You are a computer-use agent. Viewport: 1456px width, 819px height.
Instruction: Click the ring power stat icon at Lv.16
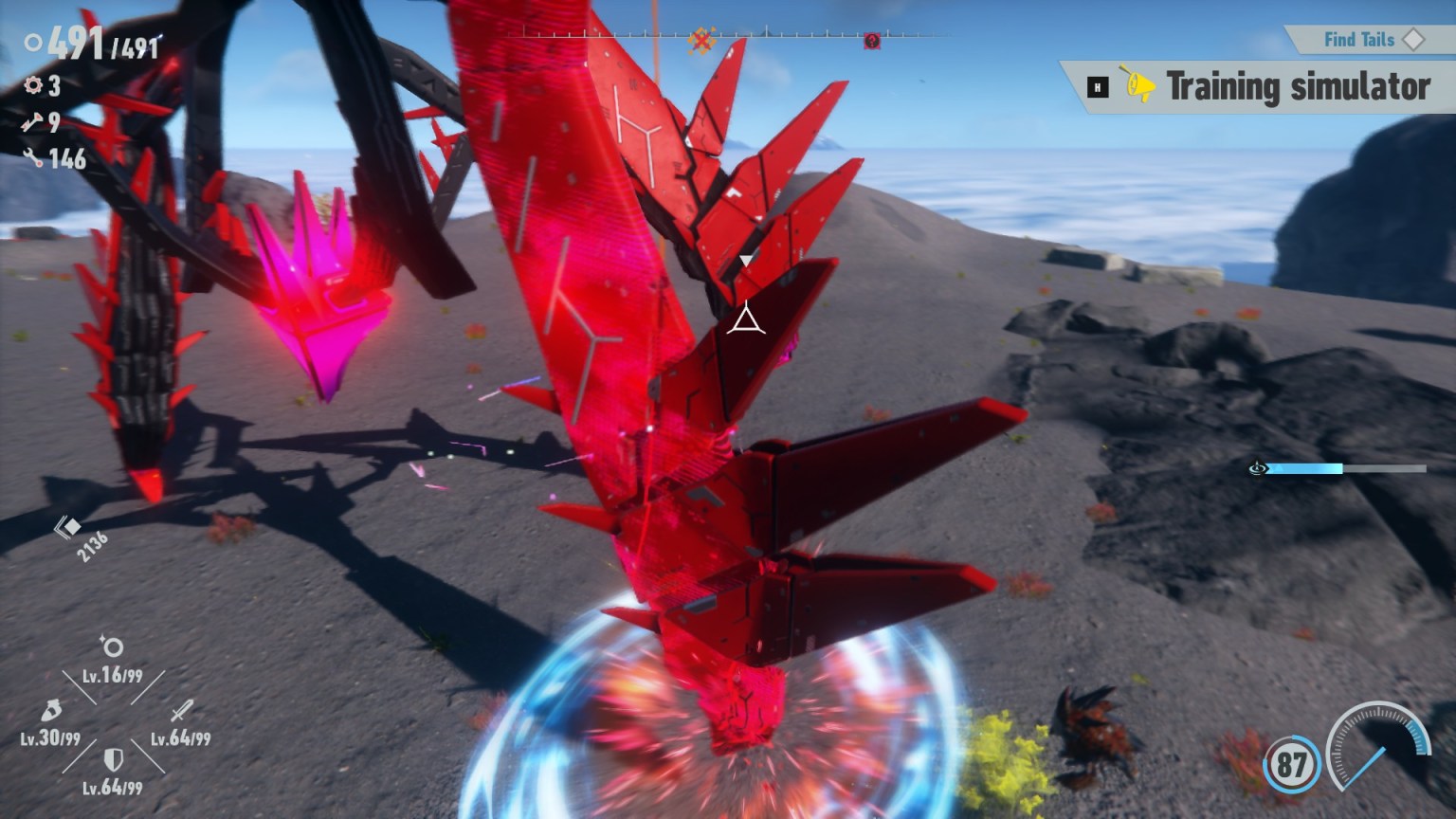click(112, 646)
